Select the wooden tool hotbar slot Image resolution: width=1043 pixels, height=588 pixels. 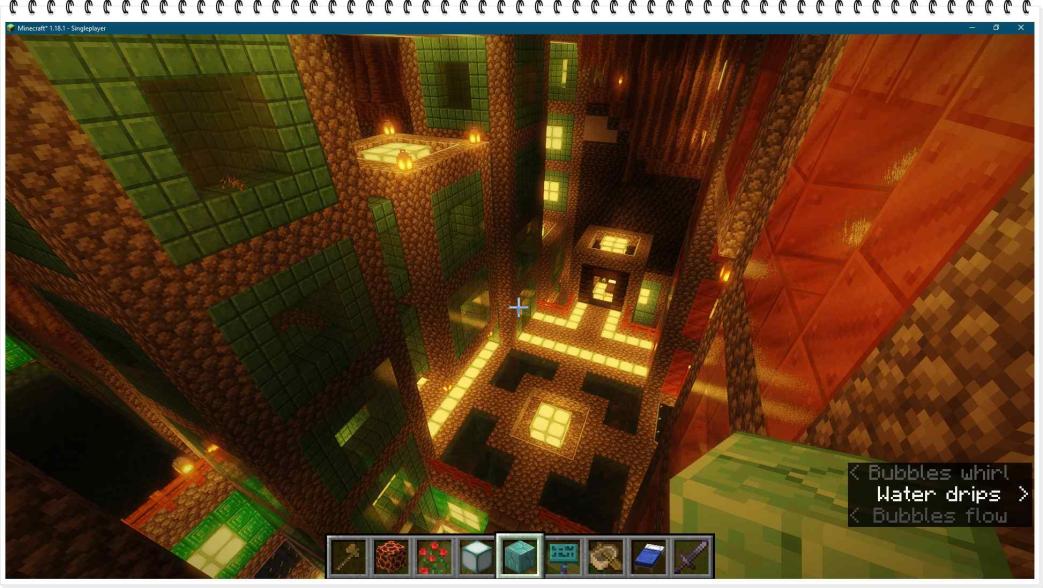tap(349, 556)
